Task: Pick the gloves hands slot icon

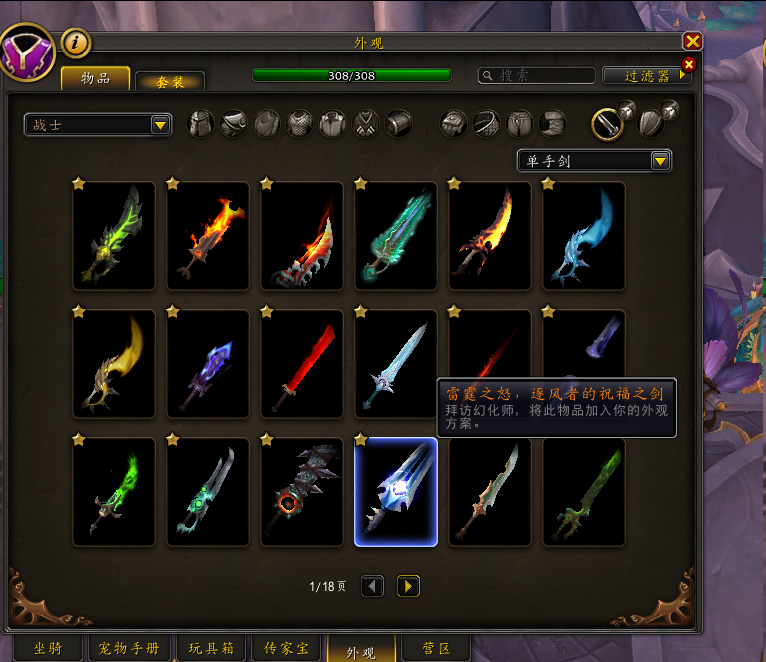Action: (454, 123)
